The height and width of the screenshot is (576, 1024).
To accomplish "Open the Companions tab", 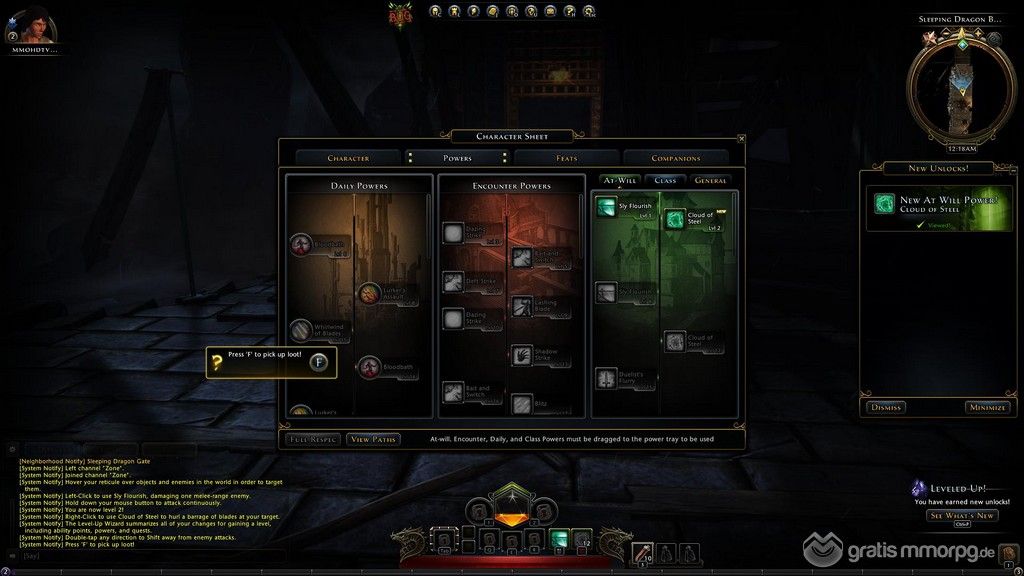I will coord(676,158).
